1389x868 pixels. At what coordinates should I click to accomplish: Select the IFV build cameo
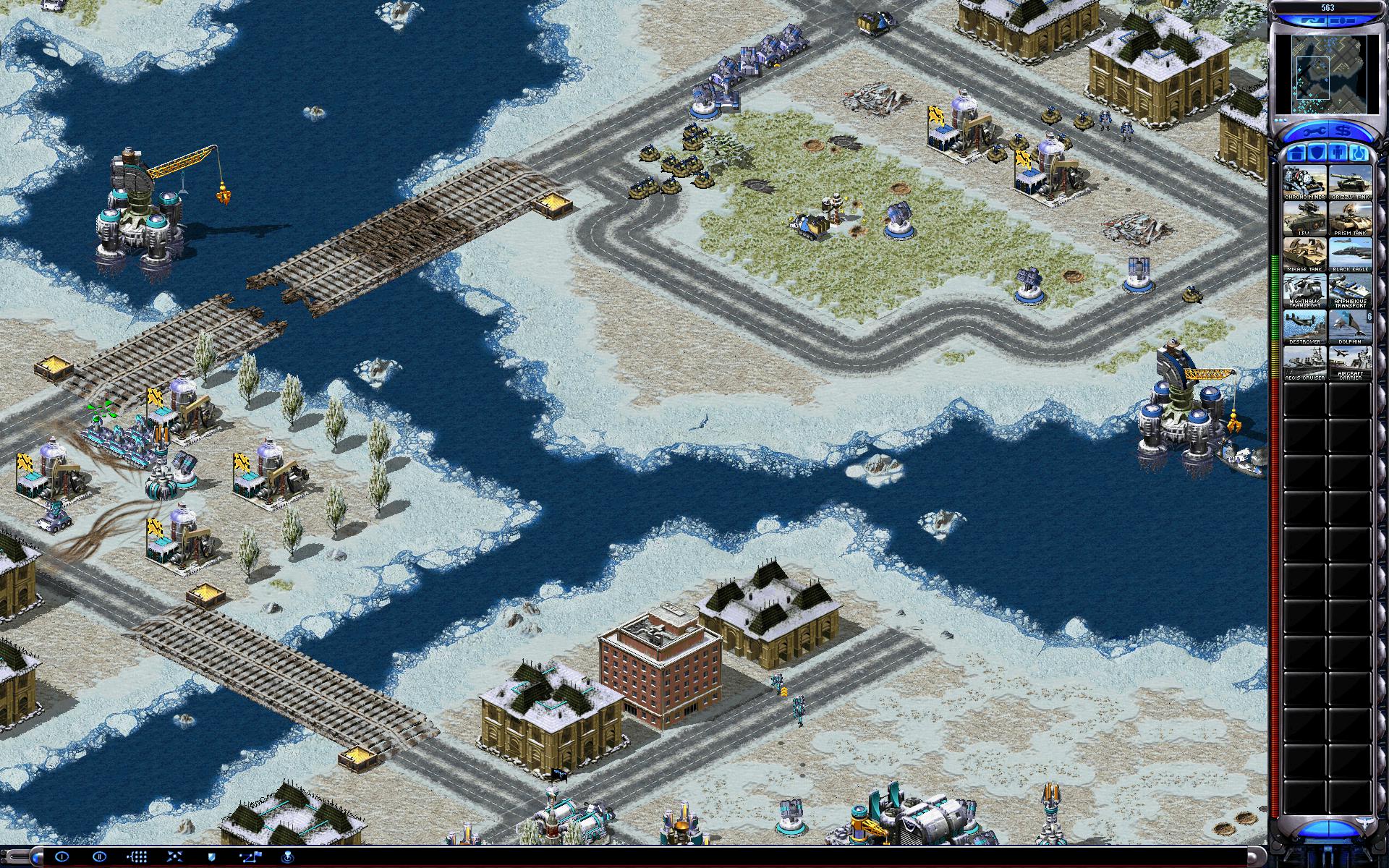pos(1305,219)
